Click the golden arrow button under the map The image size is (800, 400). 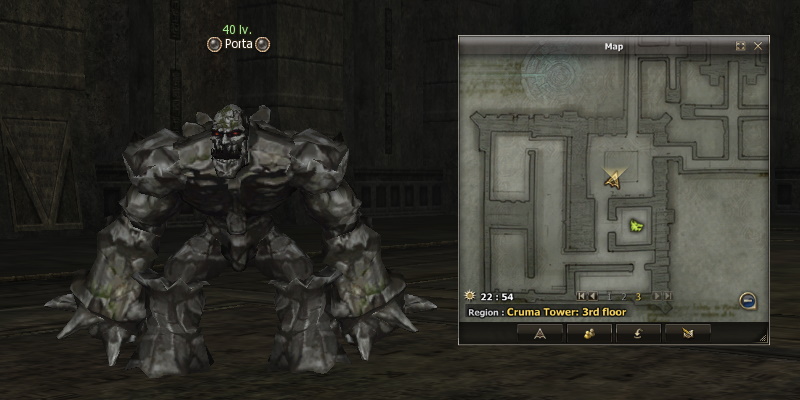pos(686,333)
